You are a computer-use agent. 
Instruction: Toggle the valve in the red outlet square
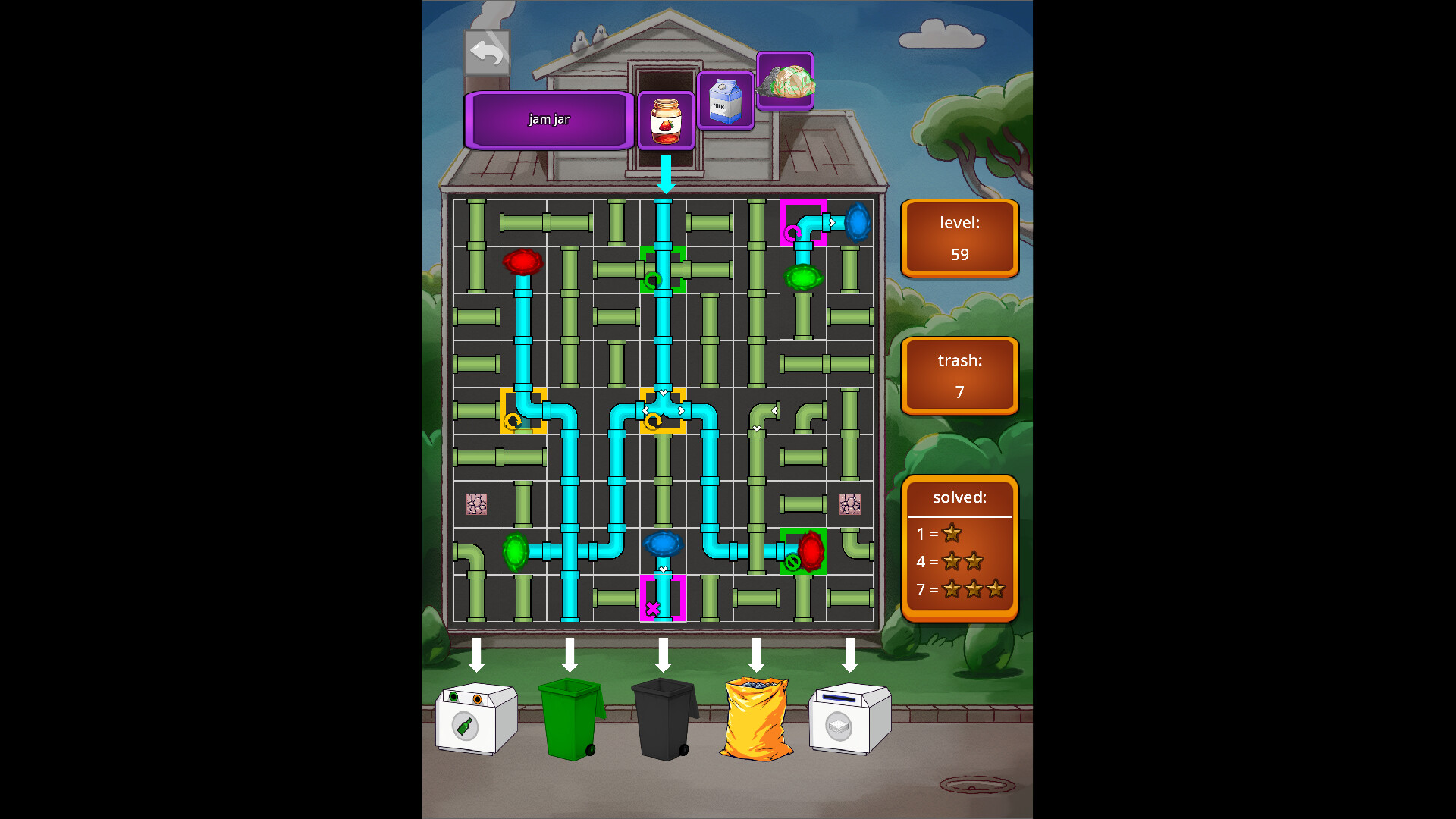tap(792, 562)
